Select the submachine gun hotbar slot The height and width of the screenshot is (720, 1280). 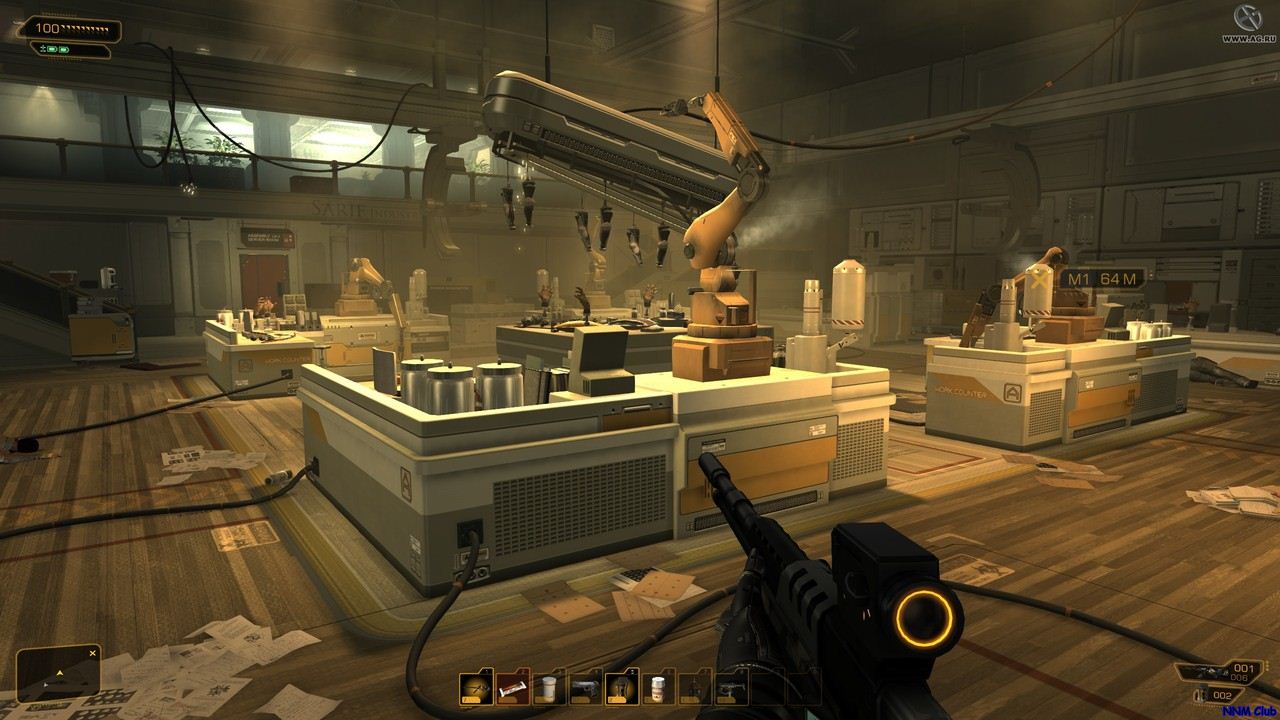coord(731,688)
